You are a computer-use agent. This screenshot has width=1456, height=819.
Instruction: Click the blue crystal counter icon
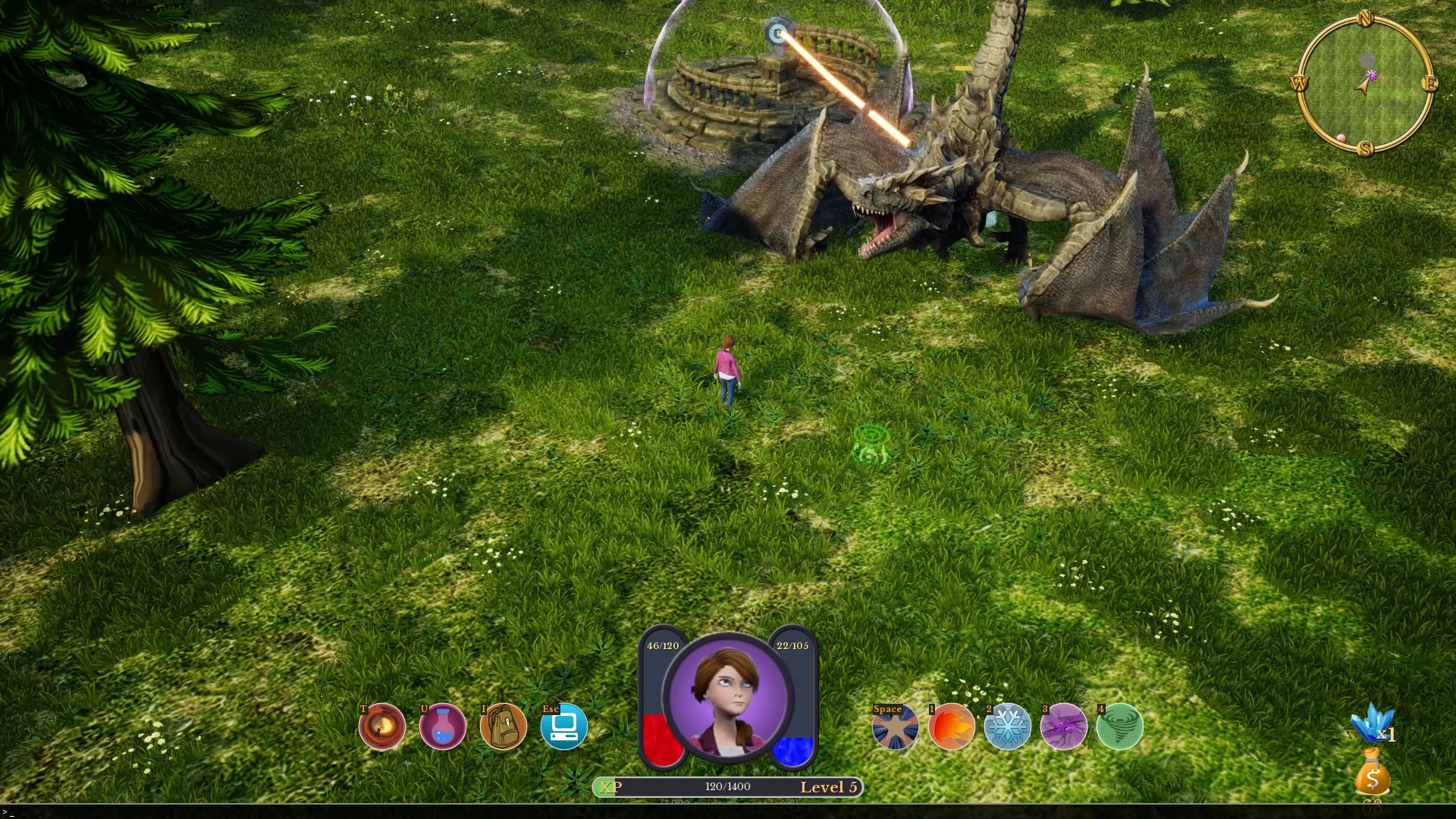point(1371,723)
